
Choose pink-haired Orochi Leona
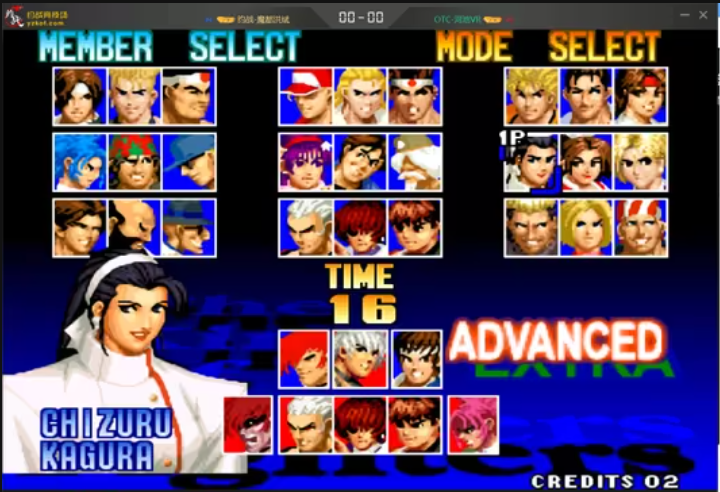click(473, 425)
